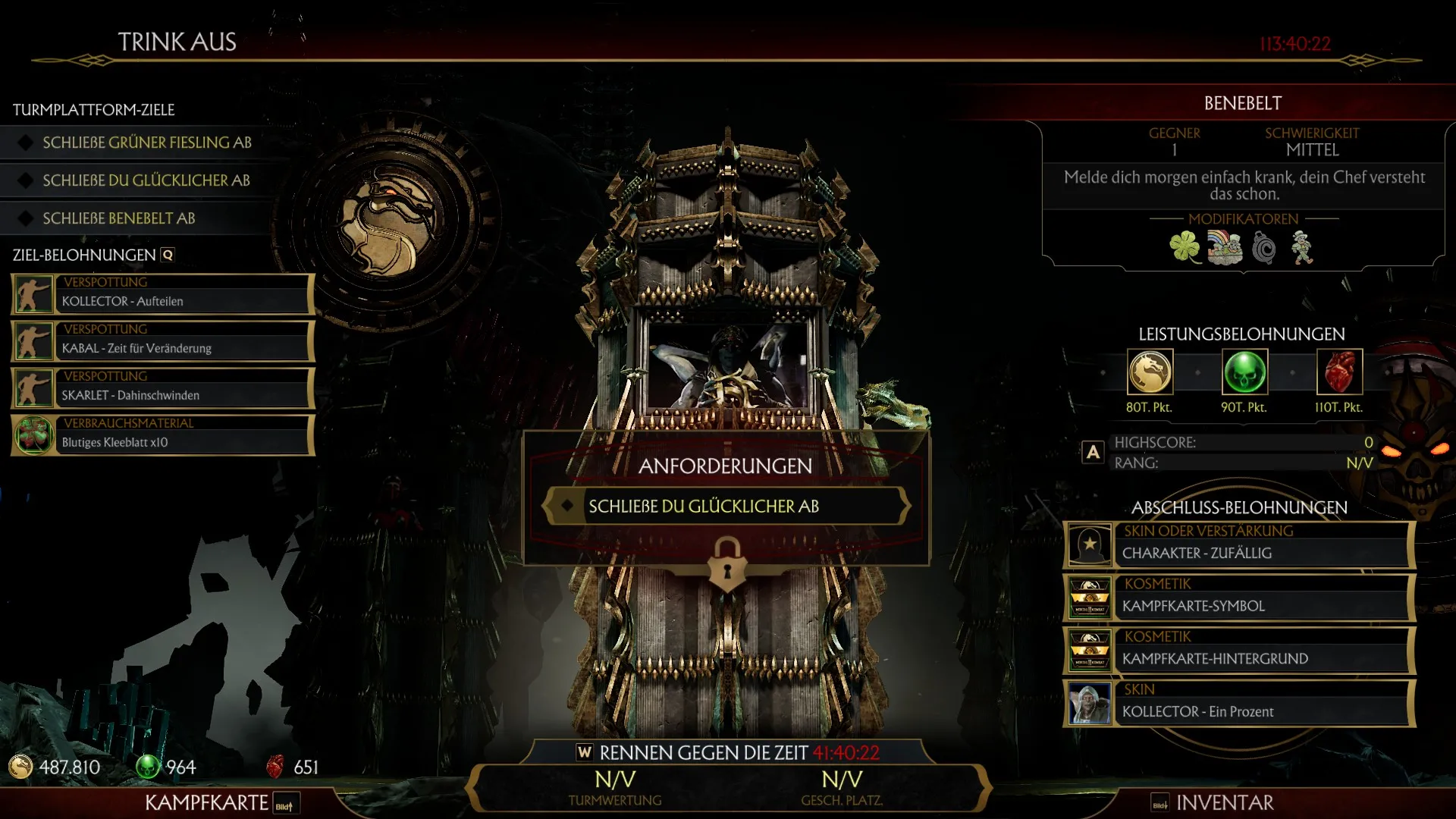Select the grey spiral modifier icon
The image size is (1456, 819).
click(x=1263, y=248)
